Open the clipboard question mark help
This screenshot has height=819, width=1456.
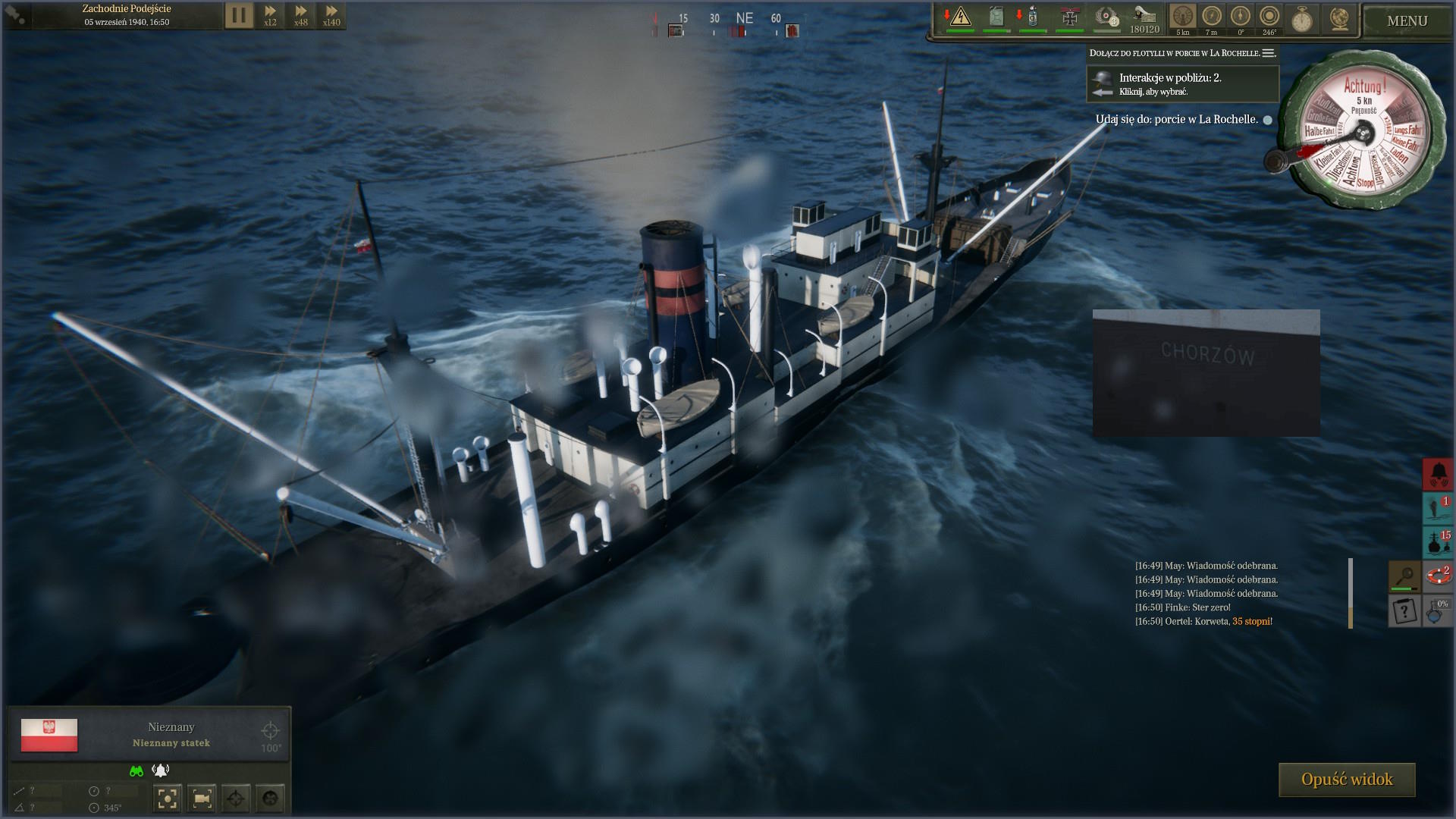tap(1404, 610)
